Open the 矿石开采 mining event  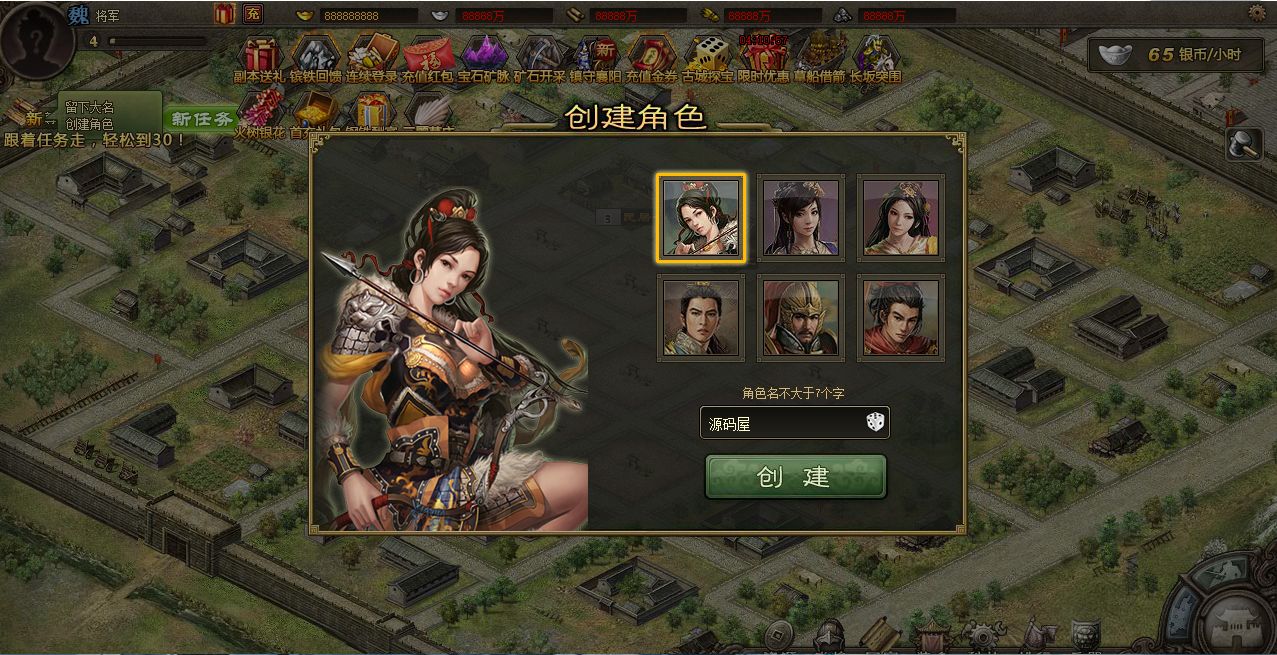point(540,58)
